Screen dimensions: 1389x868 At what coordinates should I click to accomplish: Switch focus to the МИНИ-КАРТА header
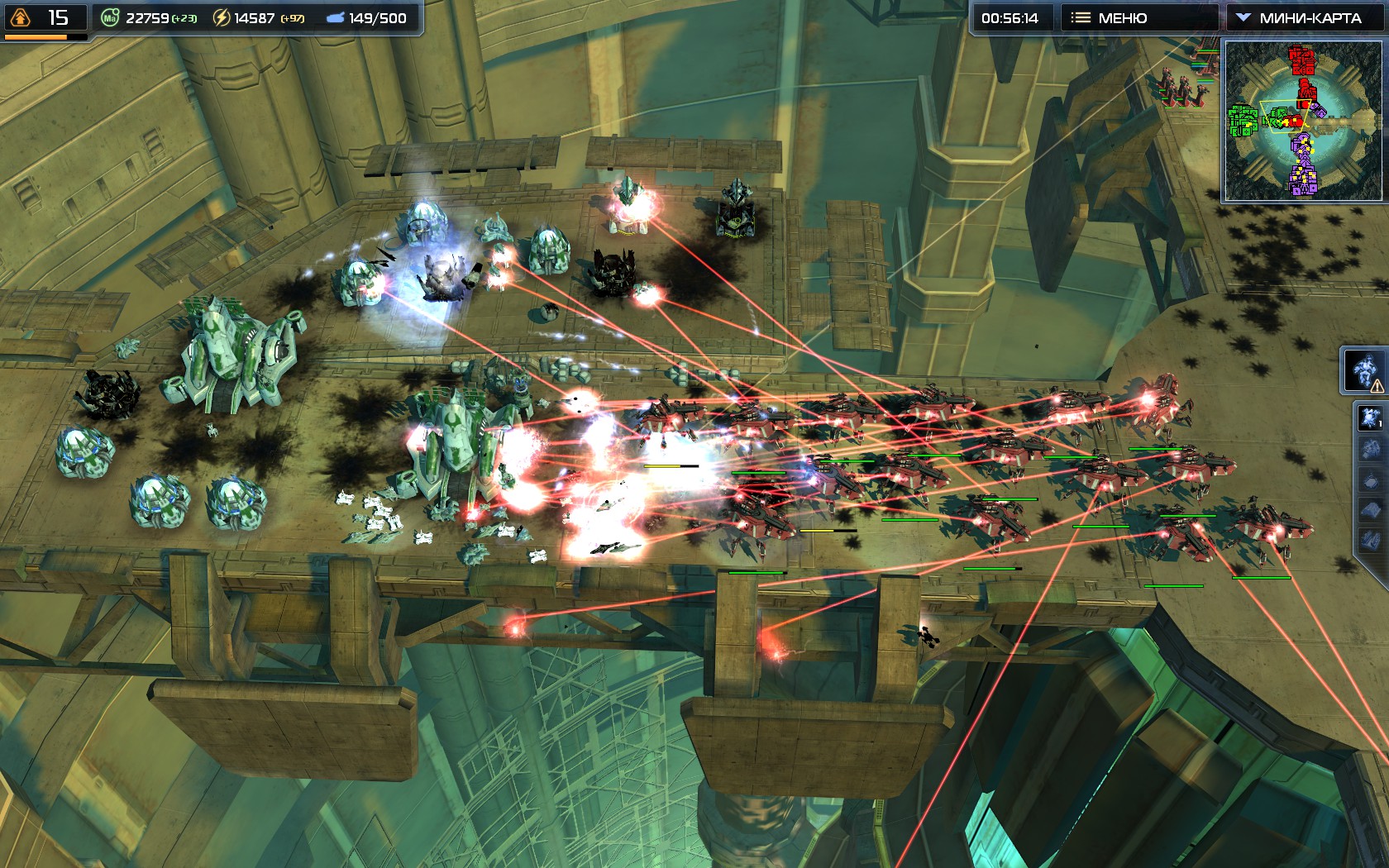[1311, 15]
